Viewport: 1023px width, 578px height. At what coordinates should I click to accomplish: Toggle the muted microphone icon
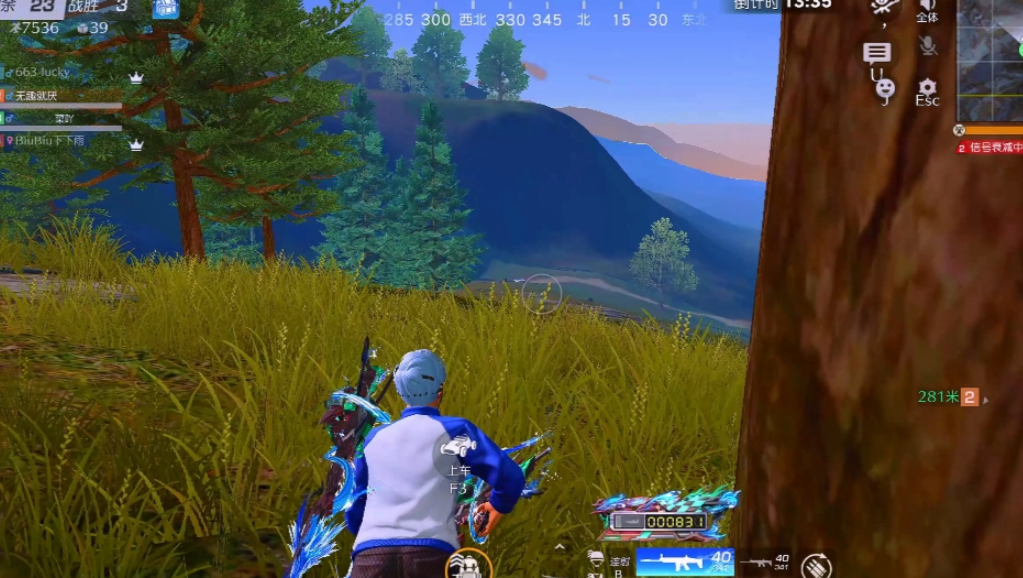coord(927,45)
